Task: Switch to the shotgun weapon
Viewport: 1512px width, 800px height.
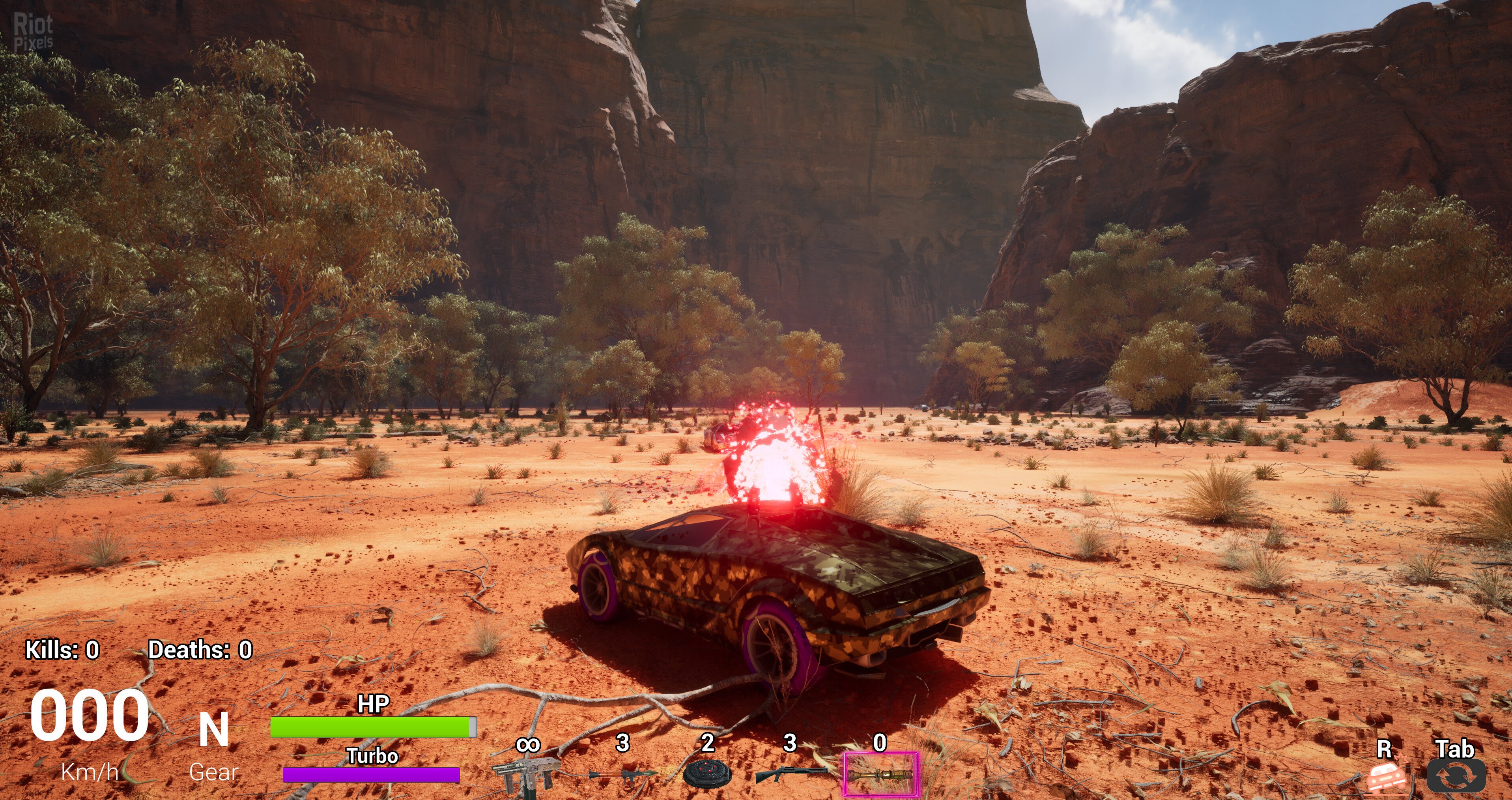Action: pyautogui.click(x=791, y=774)
